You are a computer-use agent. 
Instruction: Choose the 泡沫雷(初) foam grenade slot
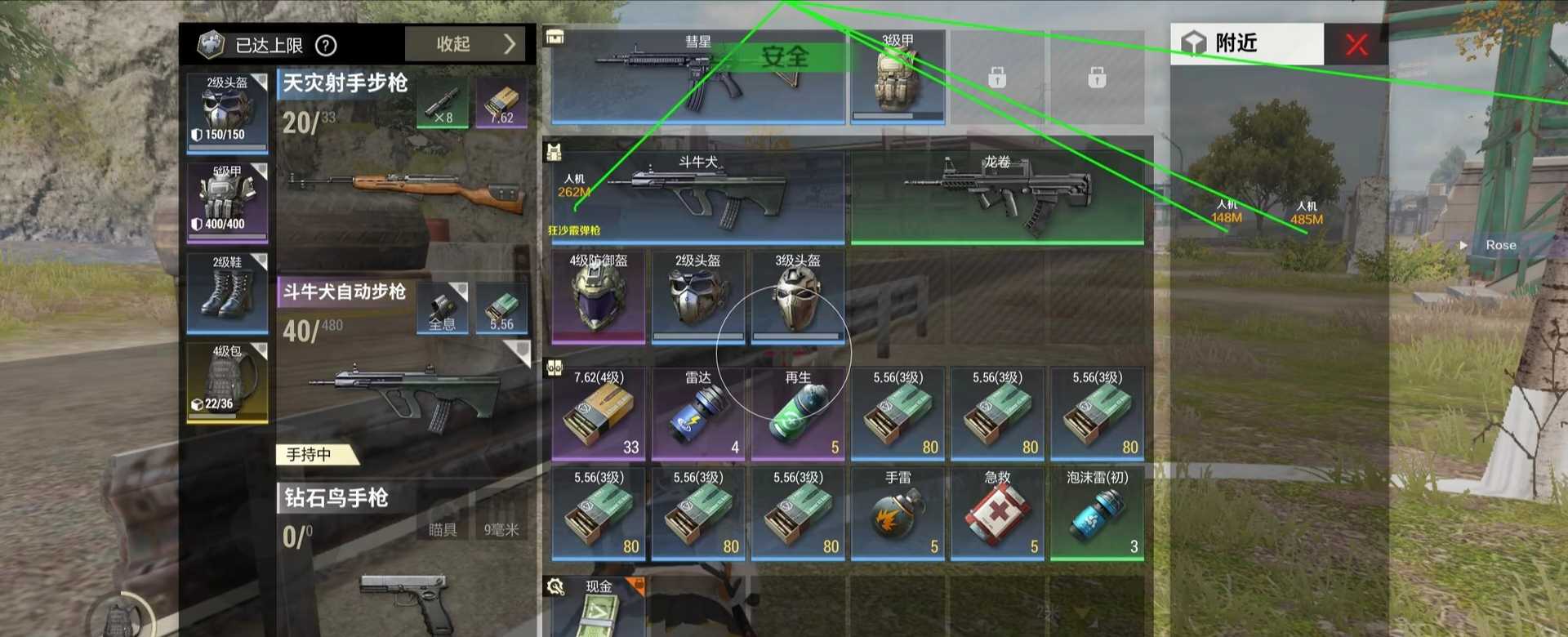pyautogui.click(x=1098, y=513)
